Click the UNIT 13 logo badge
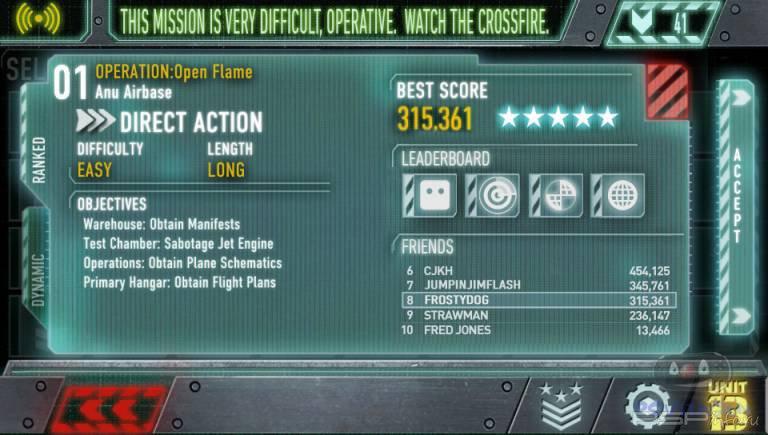This screenshot has width=768, height=435. (x=726, y=405)
